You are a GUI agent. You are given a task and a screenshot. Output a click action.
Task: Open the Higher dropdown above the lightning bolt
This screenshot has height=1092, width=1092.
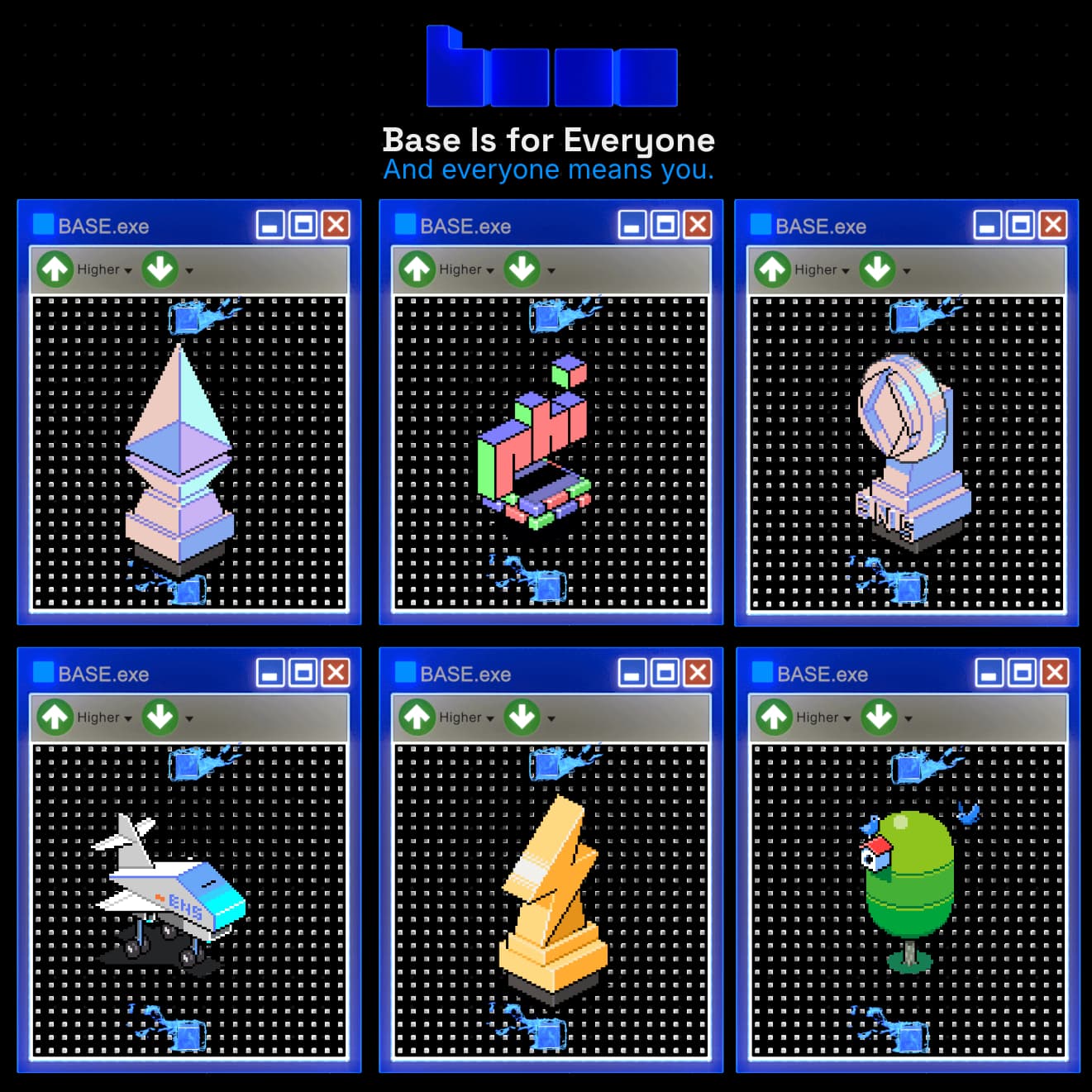coord(466,718)
